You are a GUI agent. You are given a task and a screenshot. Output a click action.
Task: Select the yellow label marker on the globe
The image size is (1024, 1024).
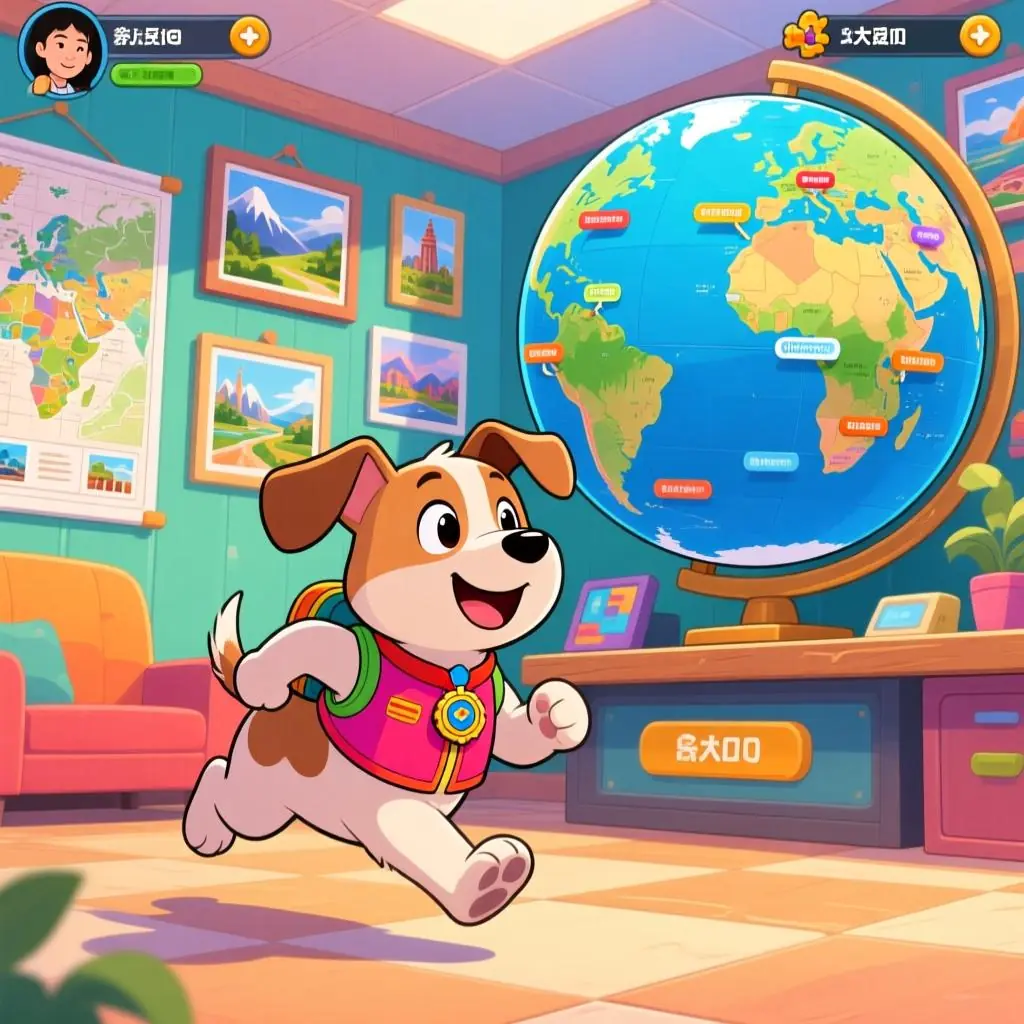pos(721,213)
